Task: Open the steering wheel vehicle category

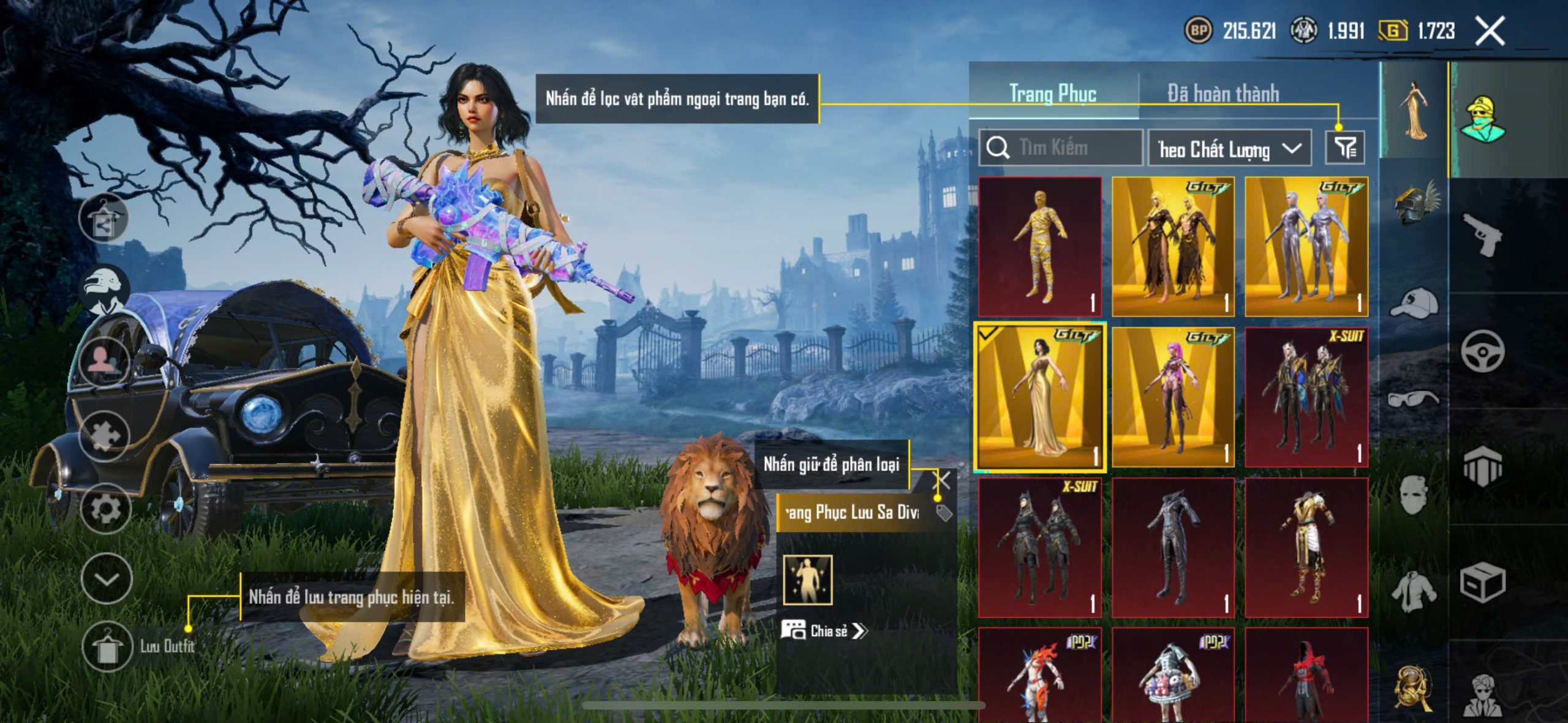Action: click(x=1482, y=351)
